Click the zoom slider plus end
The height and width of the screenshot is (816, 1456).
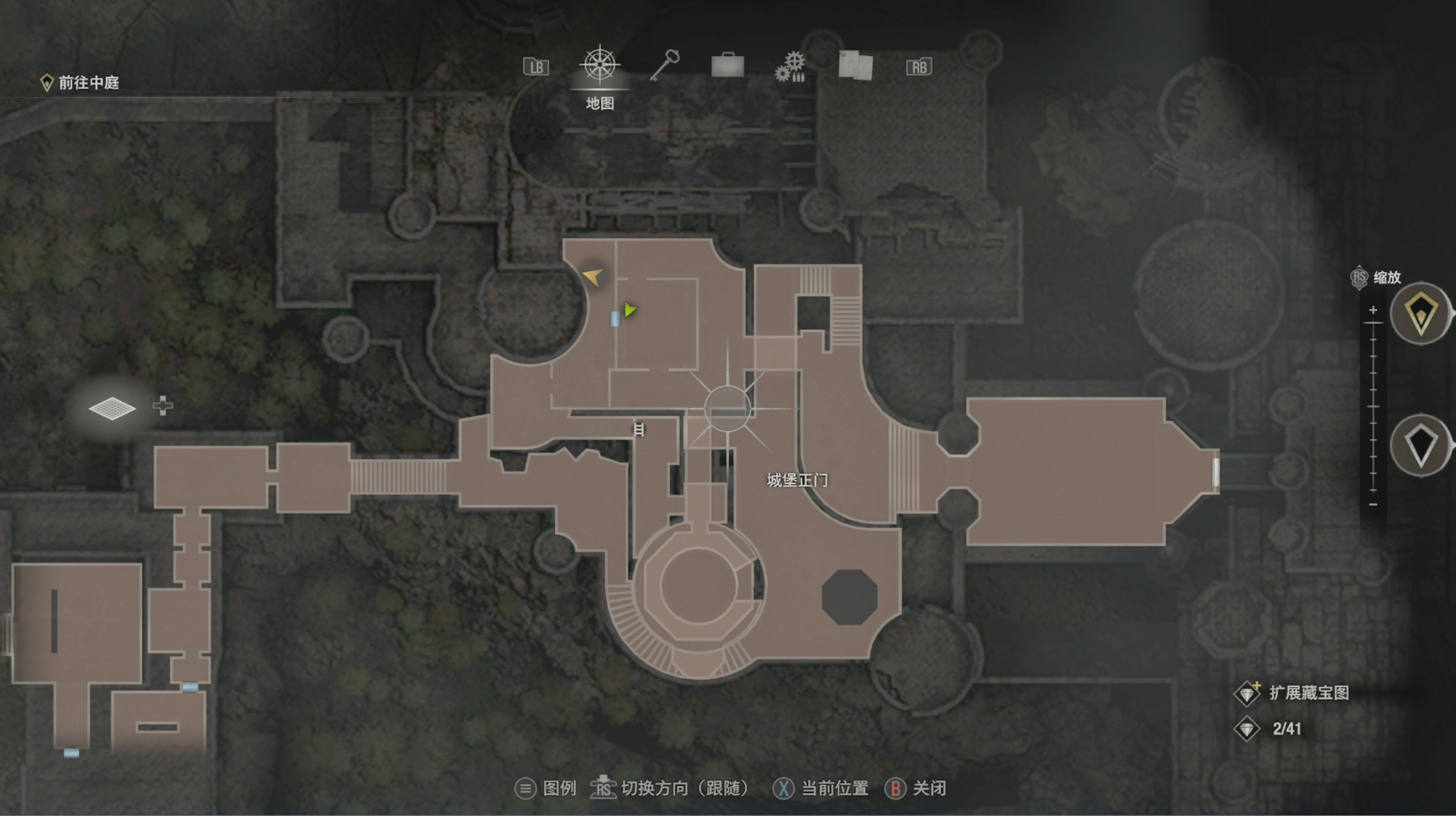1373,311
